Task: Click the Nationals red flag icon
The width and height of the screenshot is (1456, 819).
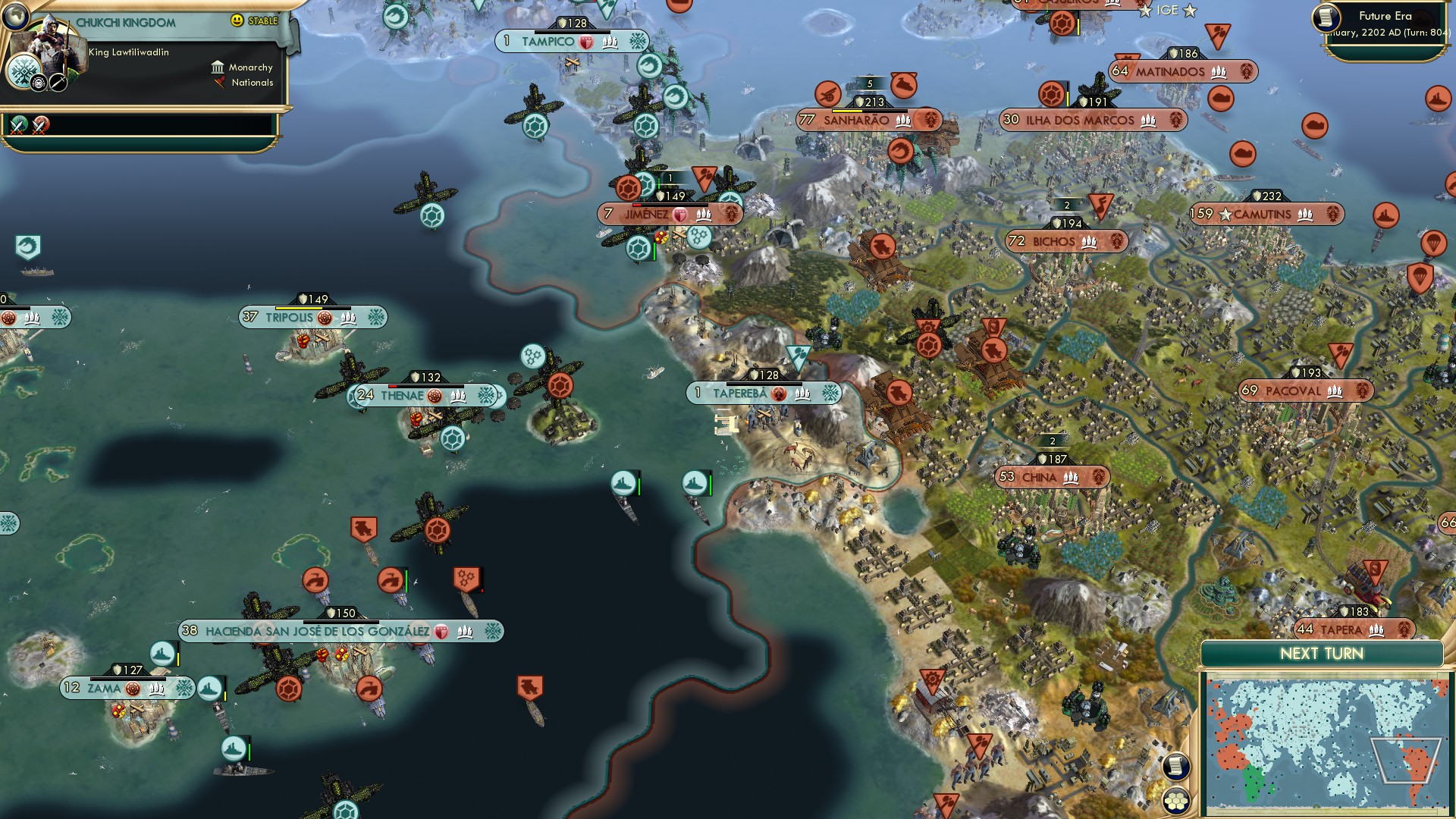Action: pyautogui.click(x=220, y=83)
